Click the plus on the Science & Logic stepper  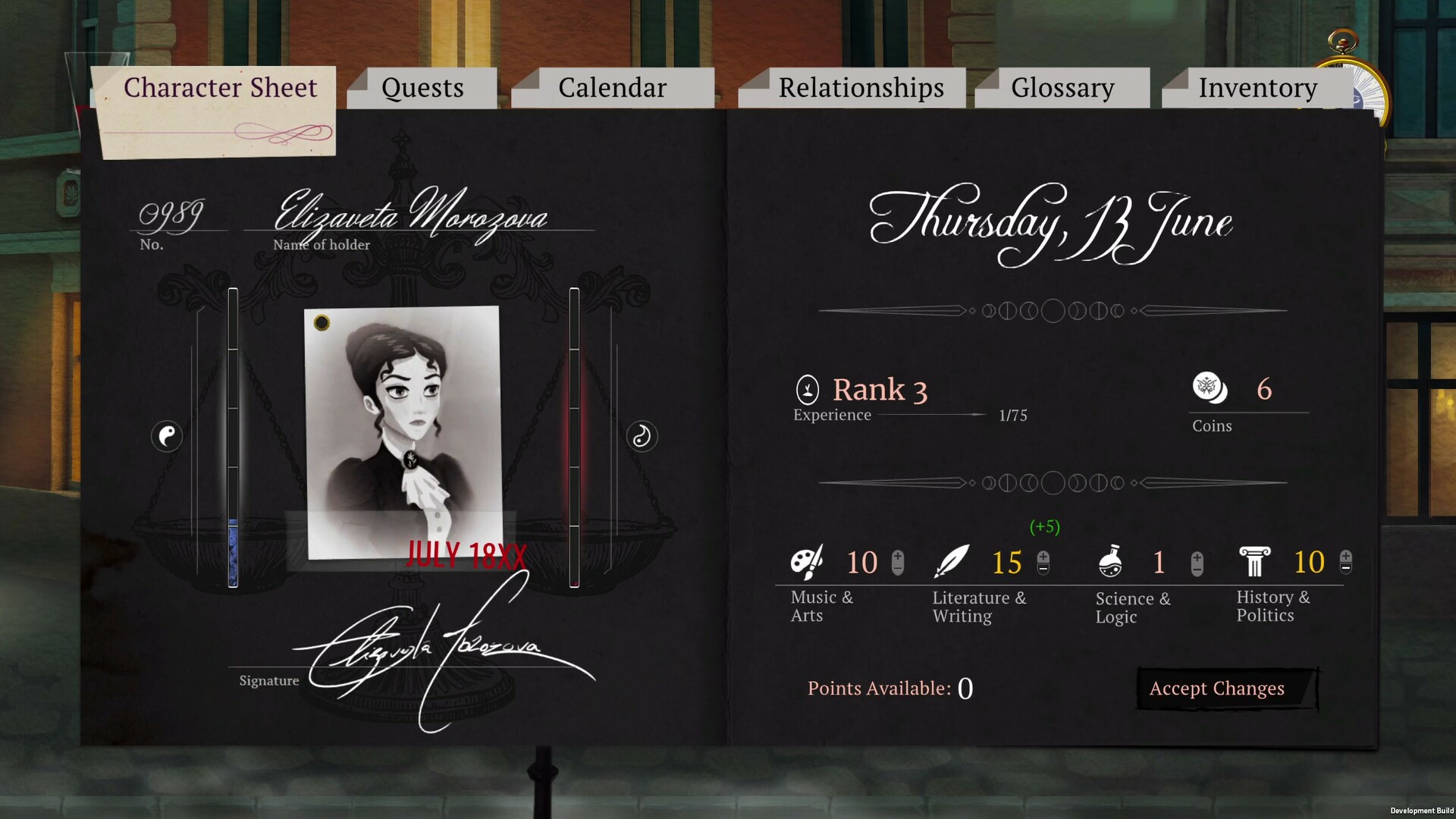tap(1197, 558)
